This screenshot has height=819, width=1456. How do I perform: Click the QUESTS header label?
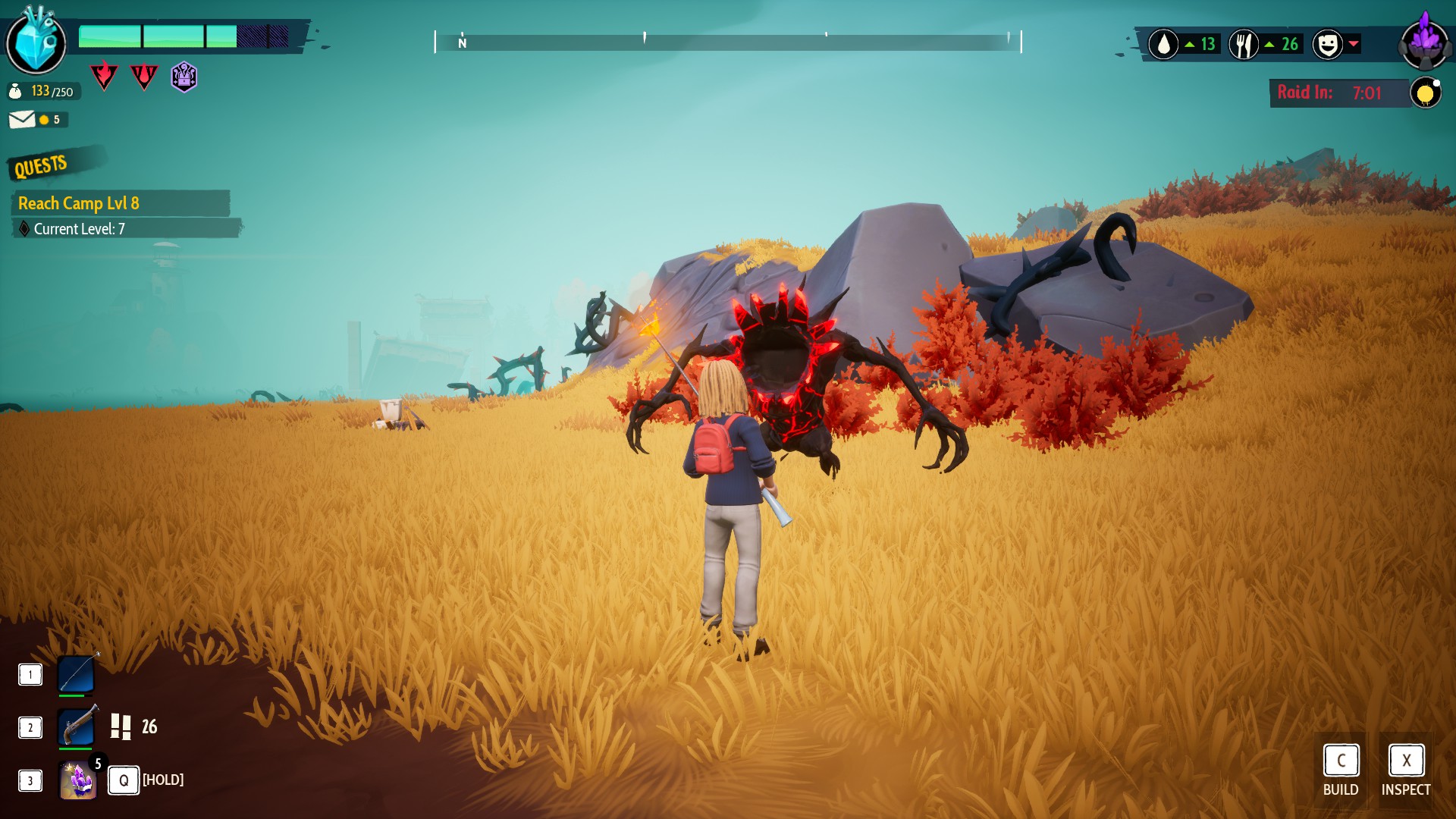pos(41,166)
